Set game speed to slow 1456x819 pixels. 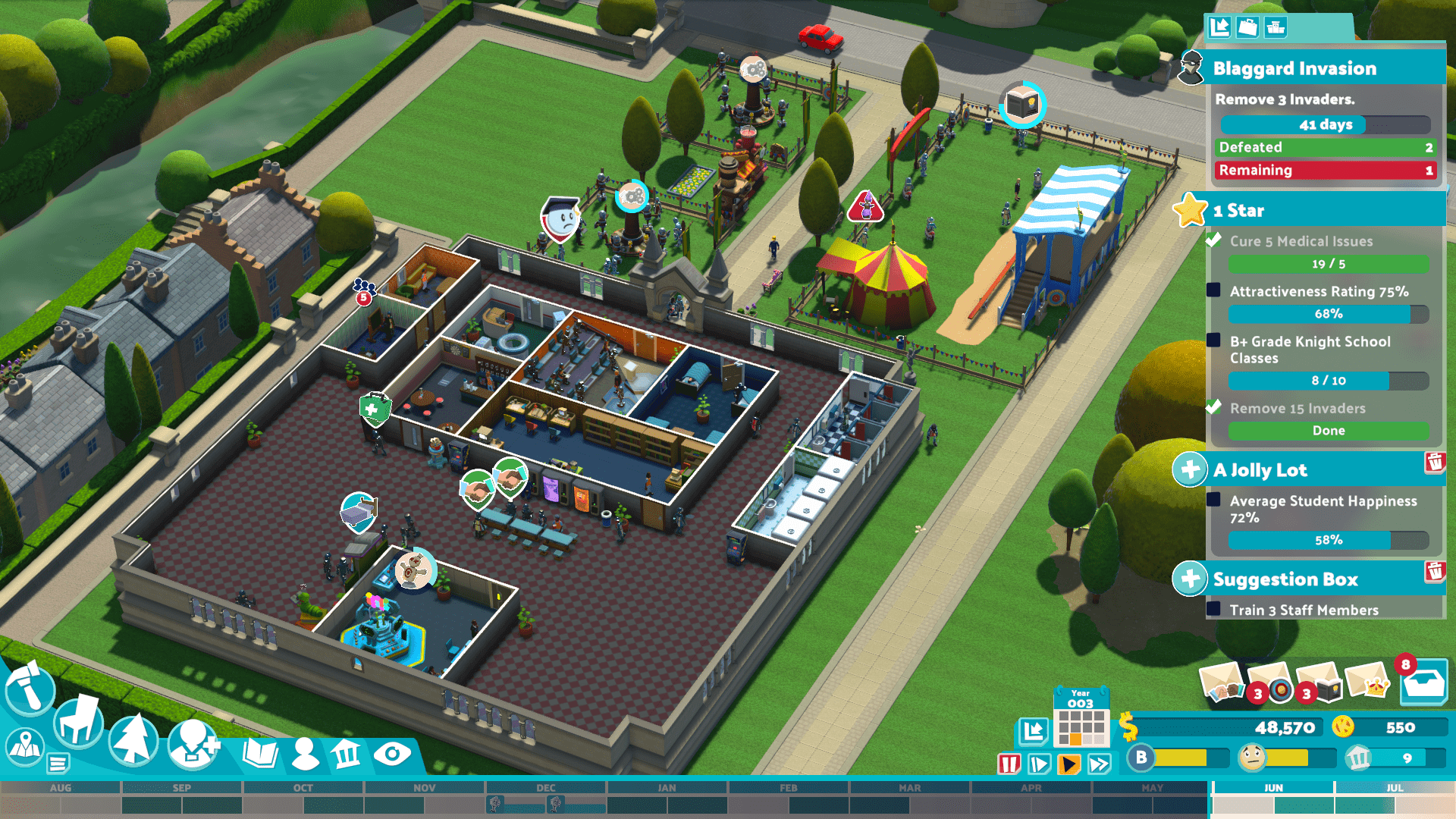1039,764
